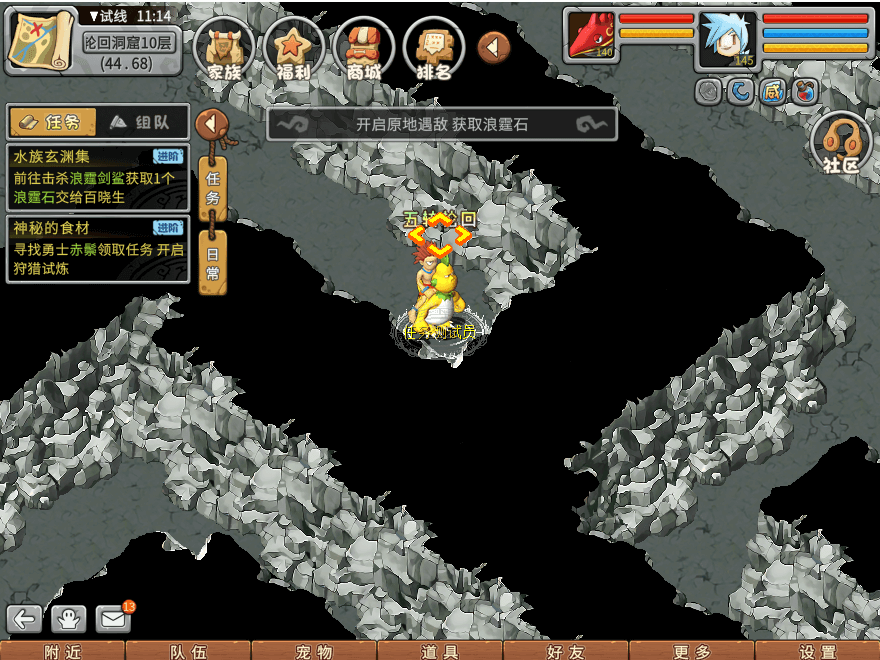Screen dimensions: 880x660
Task: Open the blue-haired character portrait
Action: coord(728,38)
